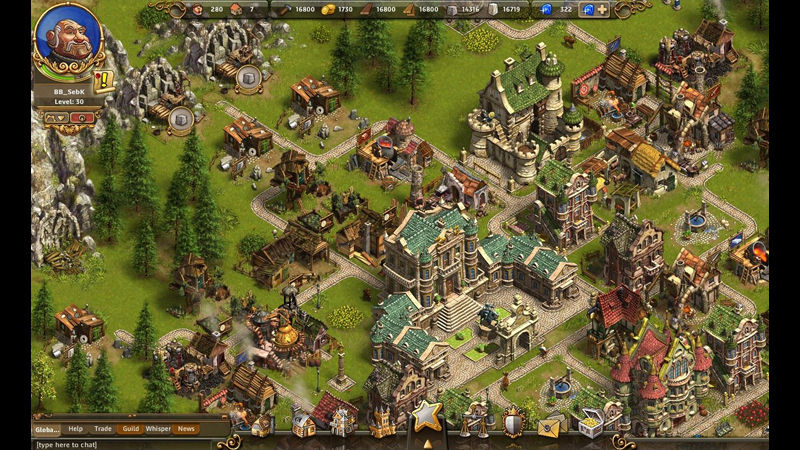The image size is (800, 450).
Task: Select the Guild chat tab
Action: point(130,429)
